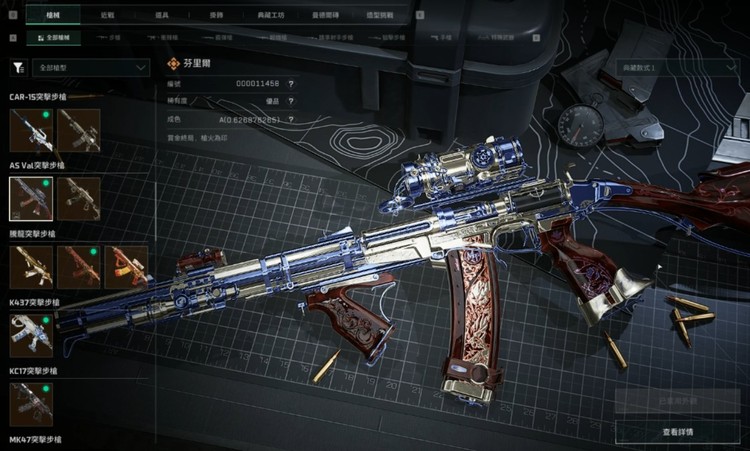Choose the K437 rifle skin thumbnail
This screenshot has width=750, height=451.
tap(30, 335)
